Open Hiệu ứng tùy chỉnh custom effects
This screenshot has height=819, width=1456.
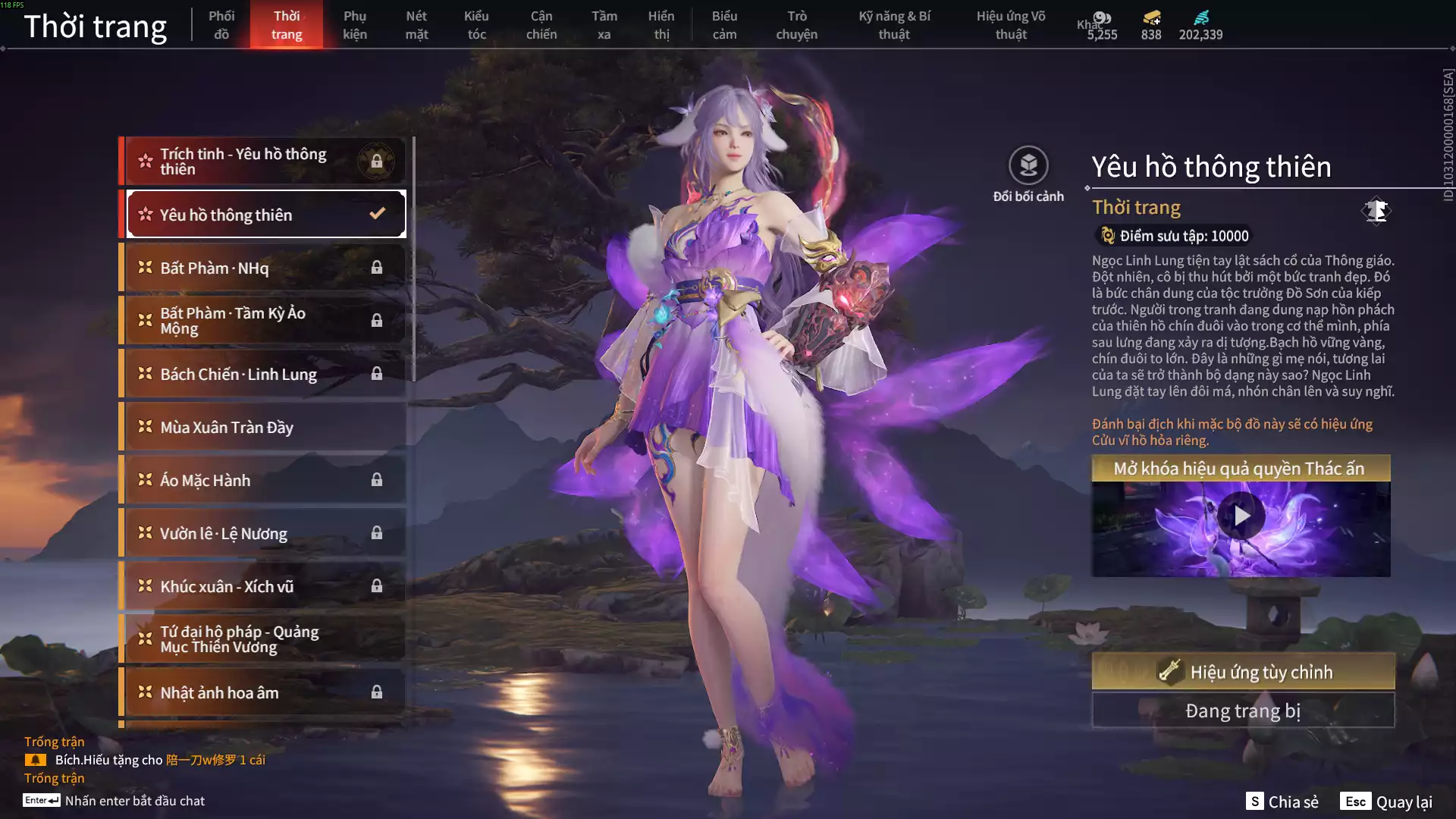click(1243, 672)
